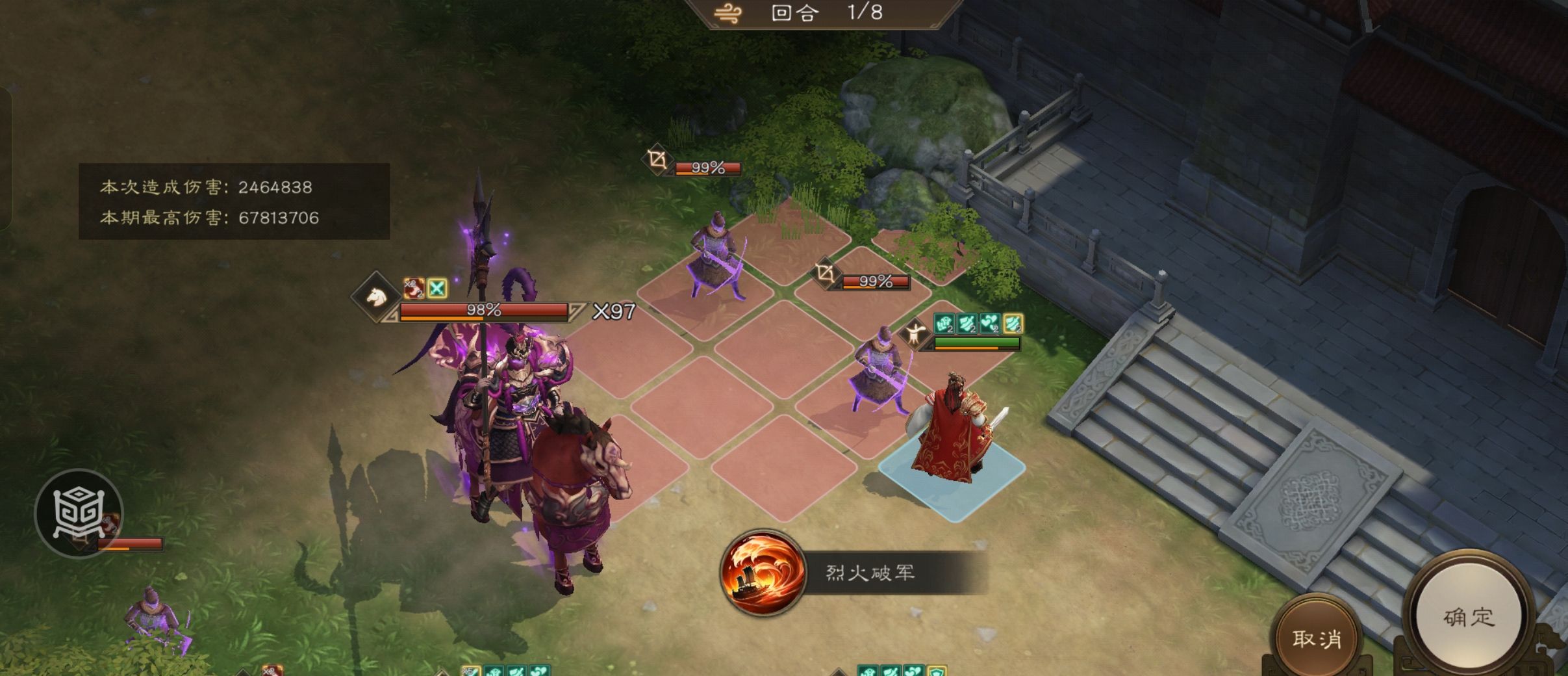This screenshot has height=676, width=1568.
Task: Click the 98% health bar of the purple rider
Action: (484, 311)
